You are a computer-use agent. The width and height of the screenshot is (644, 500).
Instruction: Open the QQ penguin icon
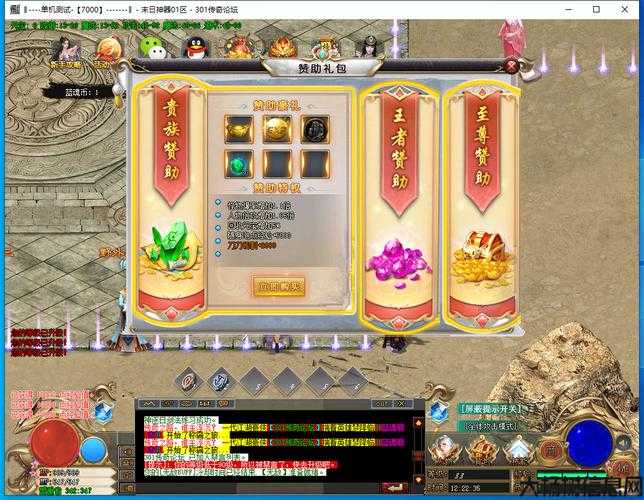click(x=196, y=47)
